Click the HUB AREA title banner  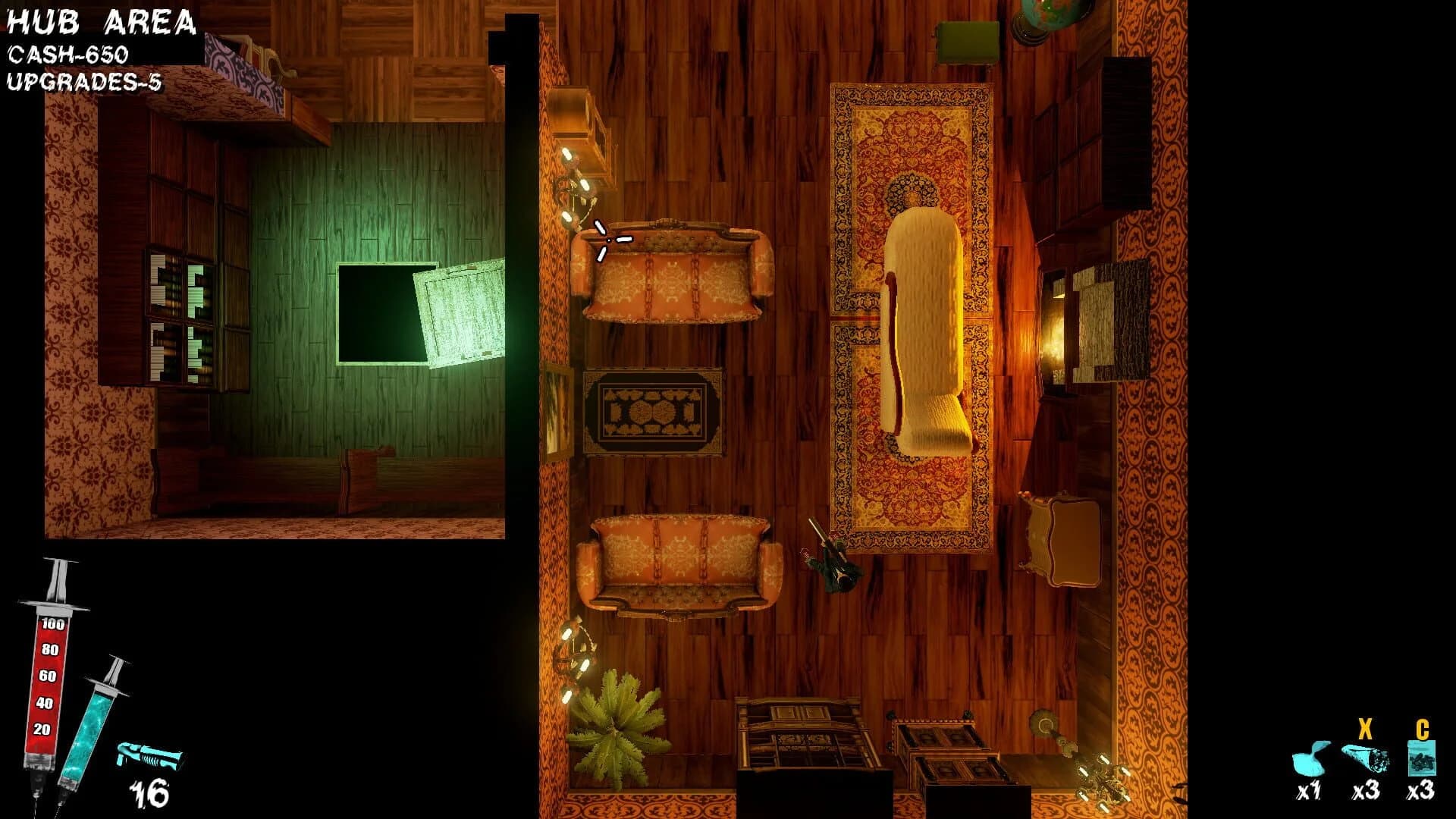[x=99, y=23]
